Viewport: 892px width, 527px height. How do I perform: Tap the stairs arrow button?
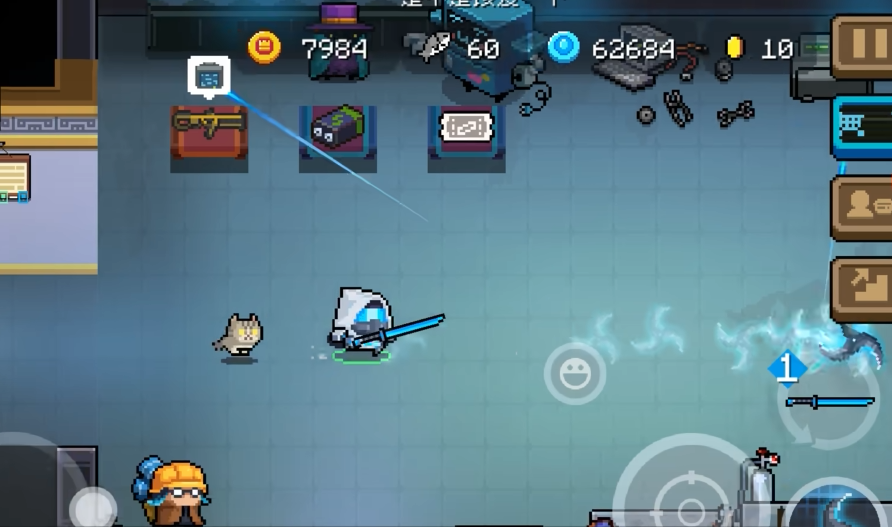coord(862,289)
